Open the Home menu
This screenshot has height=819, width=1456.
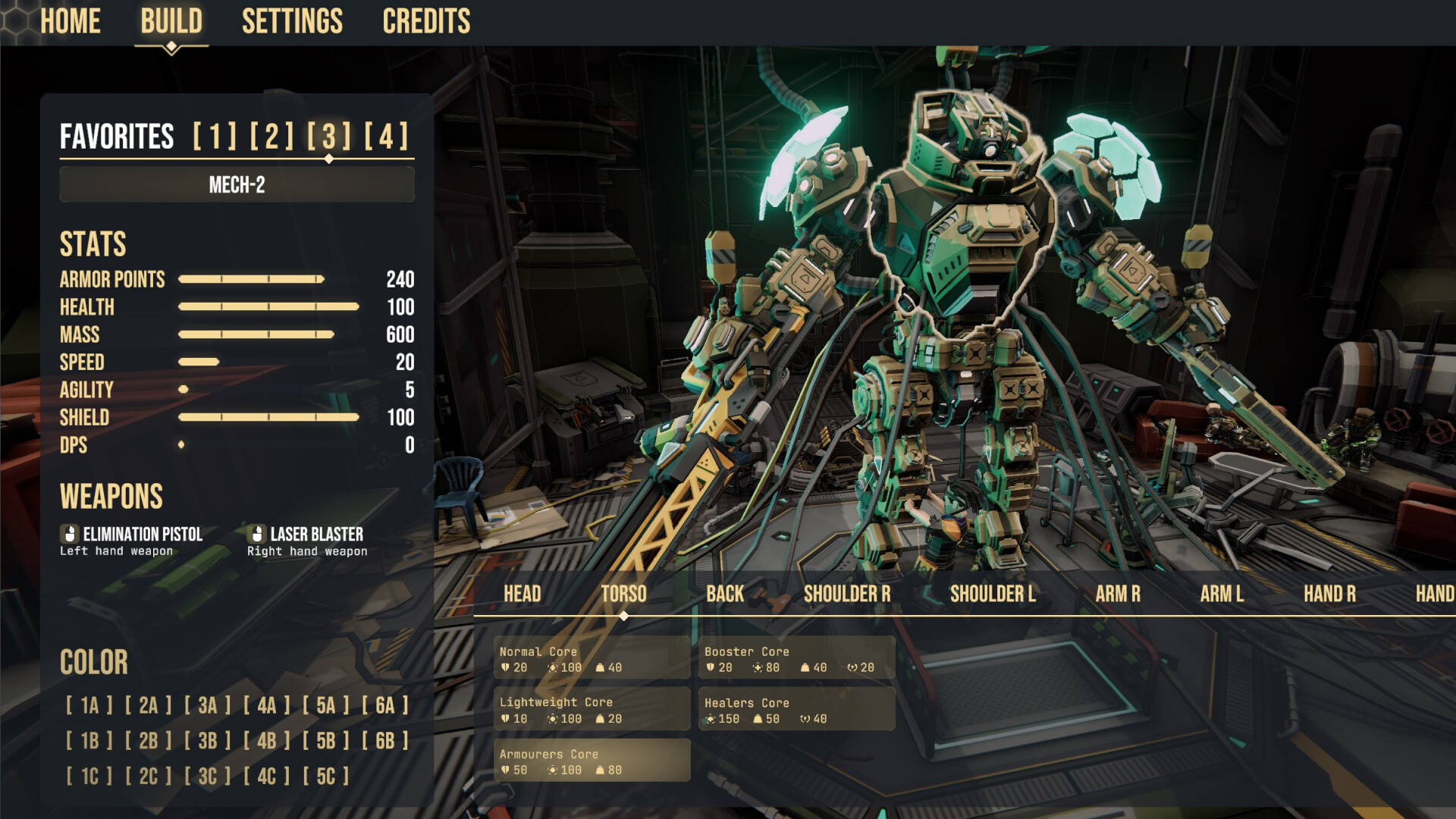(x=70, y=21)
